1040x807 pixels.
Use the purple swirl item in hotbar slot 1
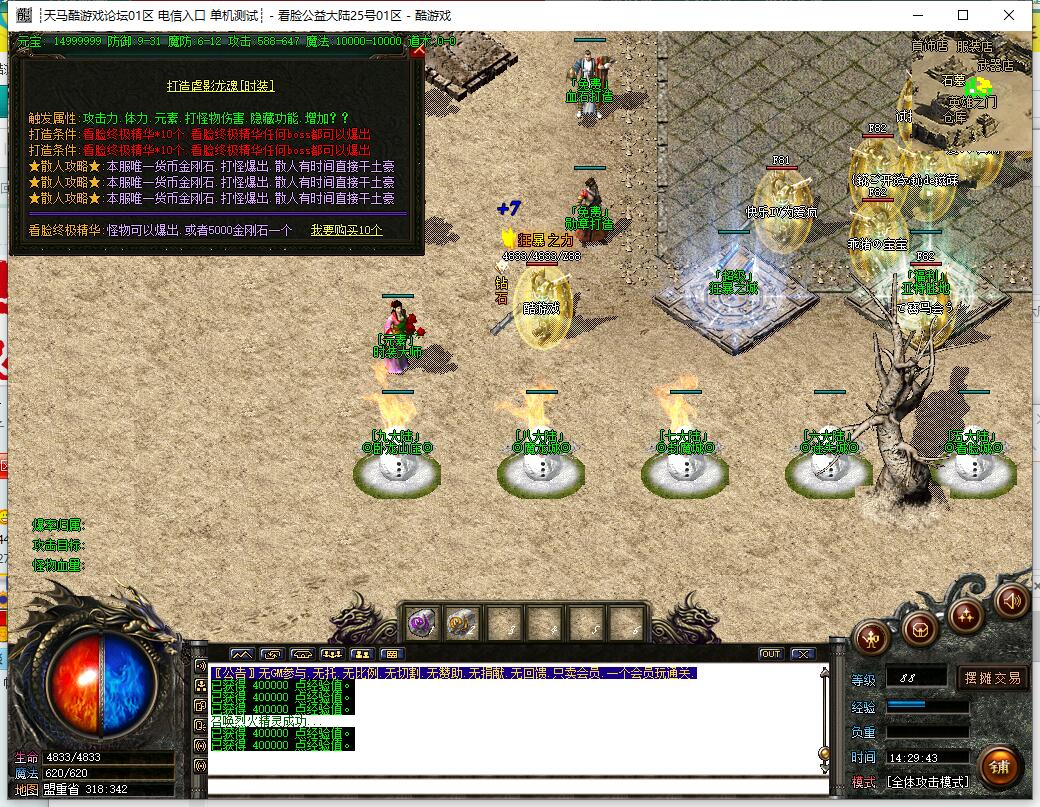coord(421,624)
